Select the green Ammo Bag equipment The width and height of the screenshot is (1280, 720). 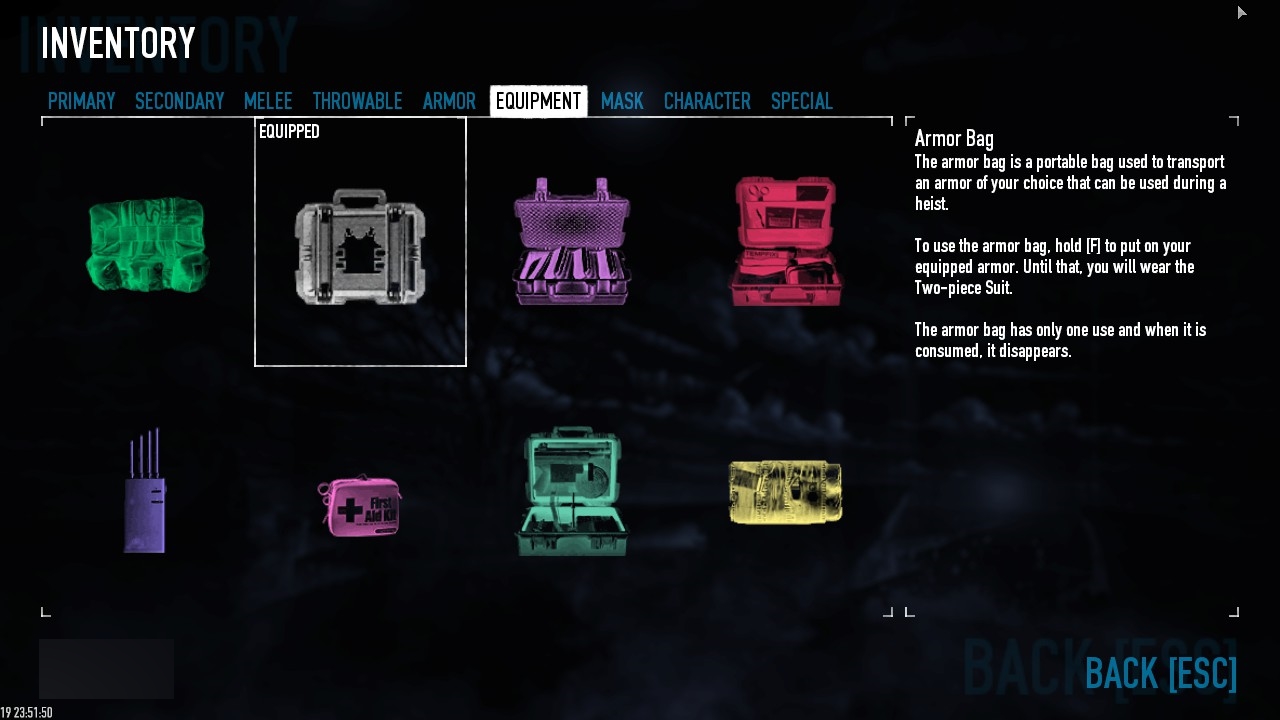146,243
